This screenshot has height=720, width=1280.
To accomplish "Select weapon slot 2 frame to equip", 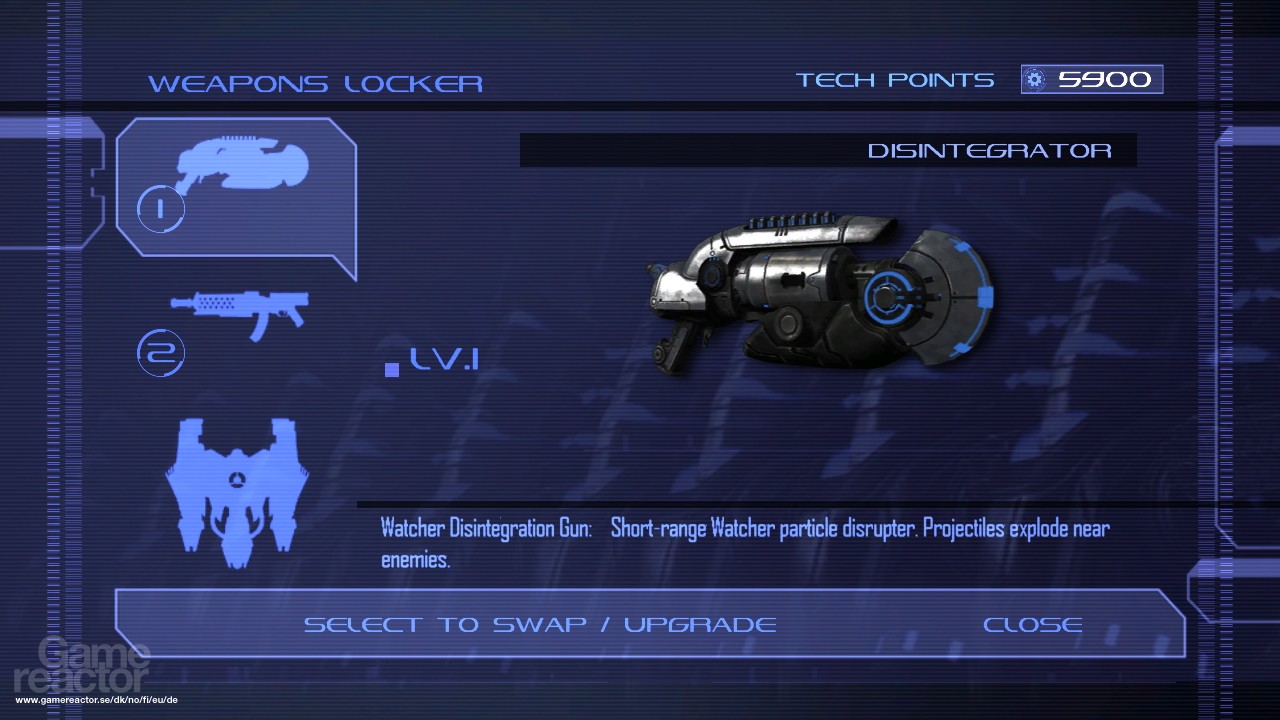I will [x=240, y=320].
